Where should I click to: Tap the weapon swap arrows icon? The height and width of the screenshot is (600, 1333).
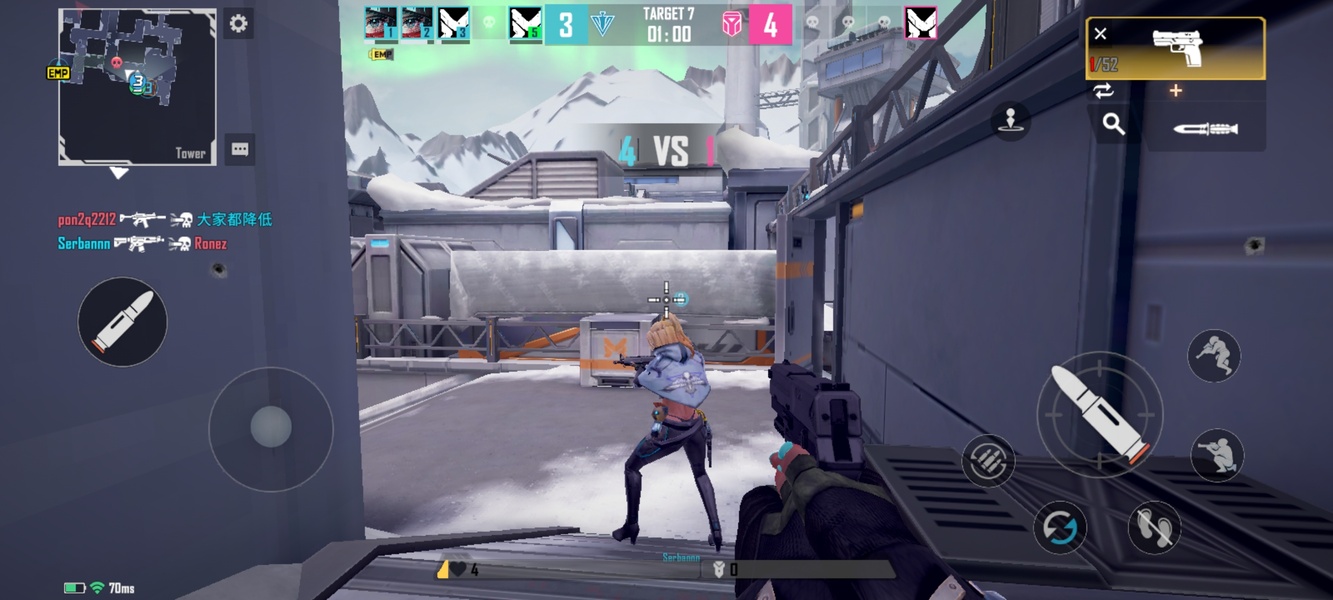pyautogui.click(x=1103, y=91)
